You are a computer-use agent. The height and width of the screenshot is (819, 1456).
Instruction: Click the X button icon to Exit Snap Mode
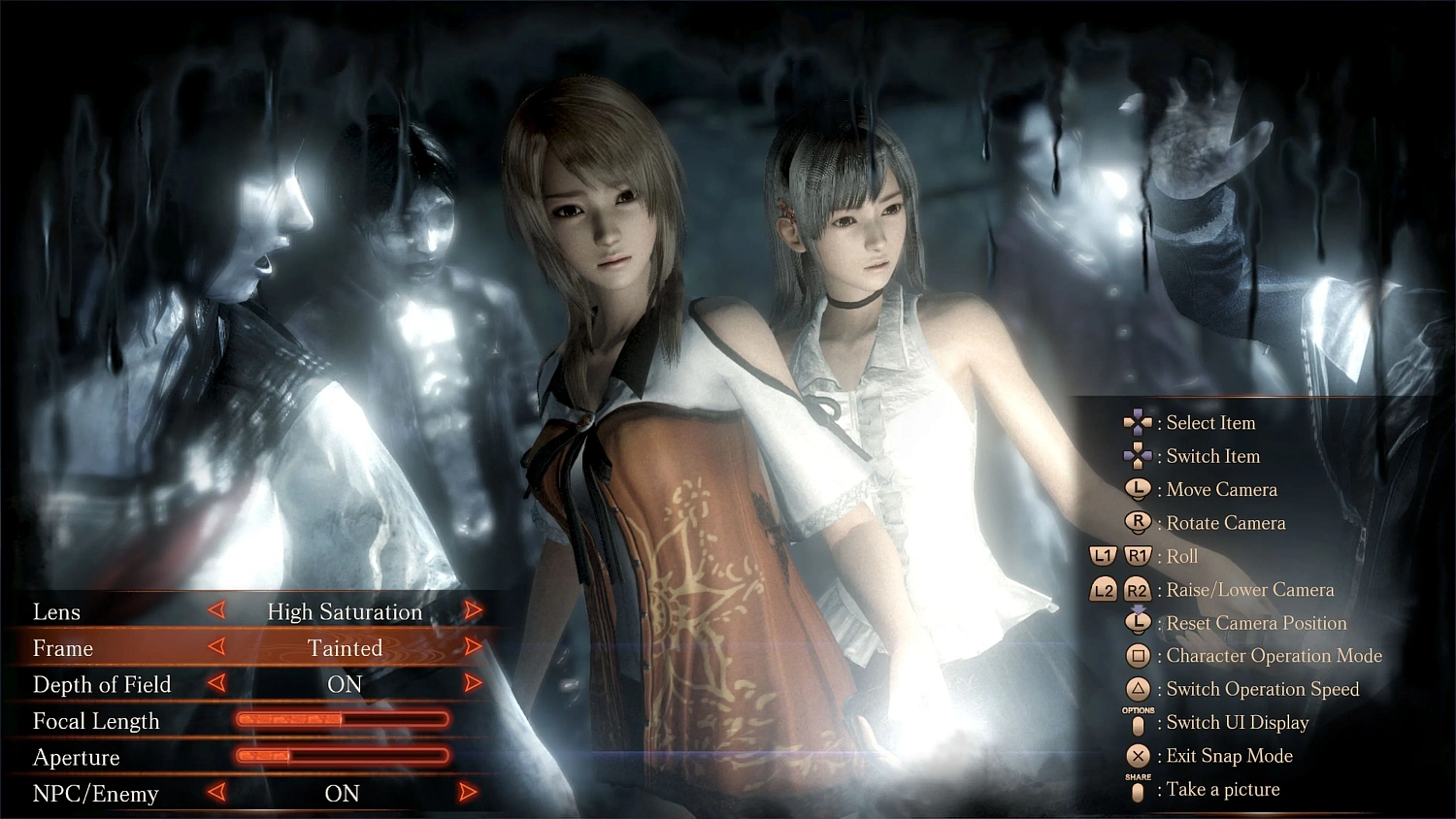click(1138, 756)
